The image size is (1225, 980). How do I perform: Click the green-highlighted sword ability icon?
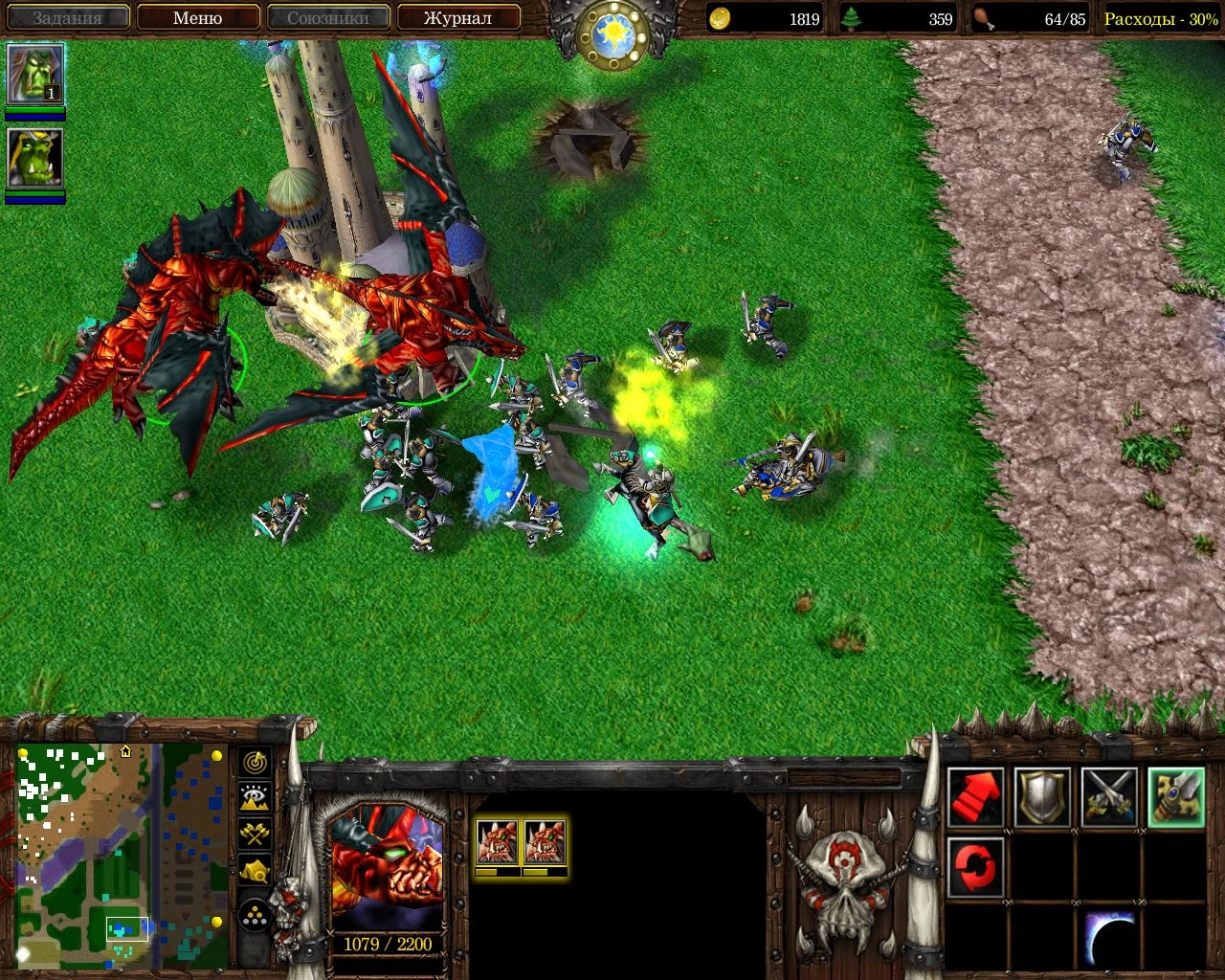tap(1175, 798)
